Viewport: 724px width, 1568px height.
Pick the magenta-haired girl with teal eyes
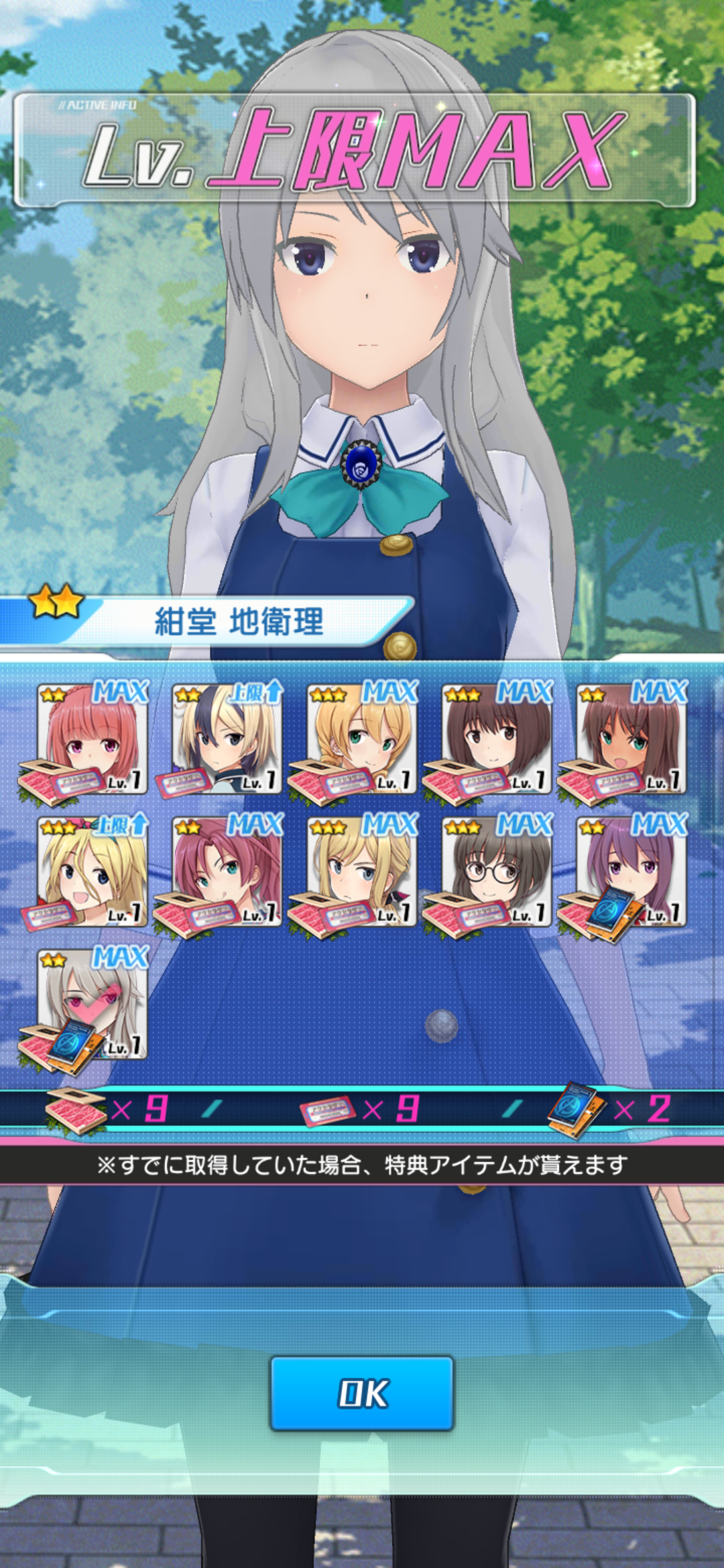click(x=227, y=872)
